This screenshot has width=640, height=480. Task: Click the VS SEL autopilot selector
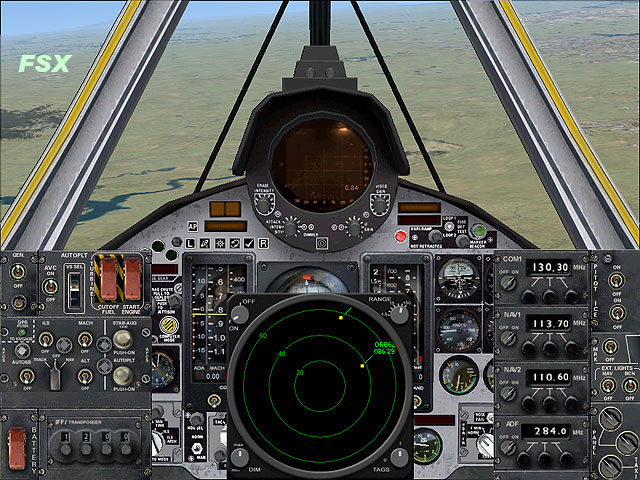pos(74,289)
